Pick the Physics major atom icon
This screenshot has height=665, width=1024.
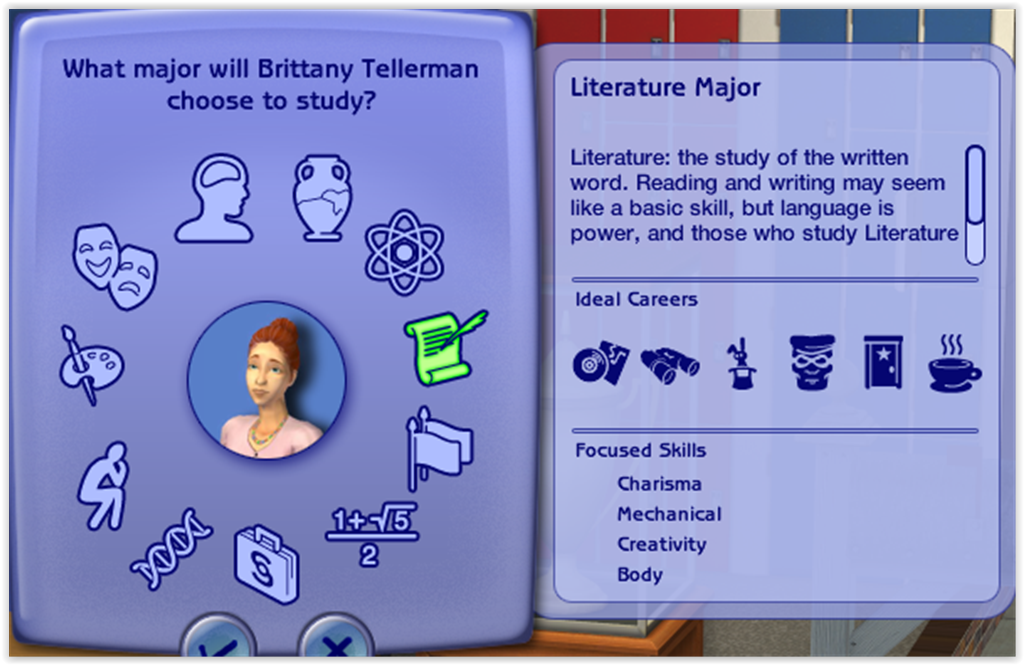point(403,251)
